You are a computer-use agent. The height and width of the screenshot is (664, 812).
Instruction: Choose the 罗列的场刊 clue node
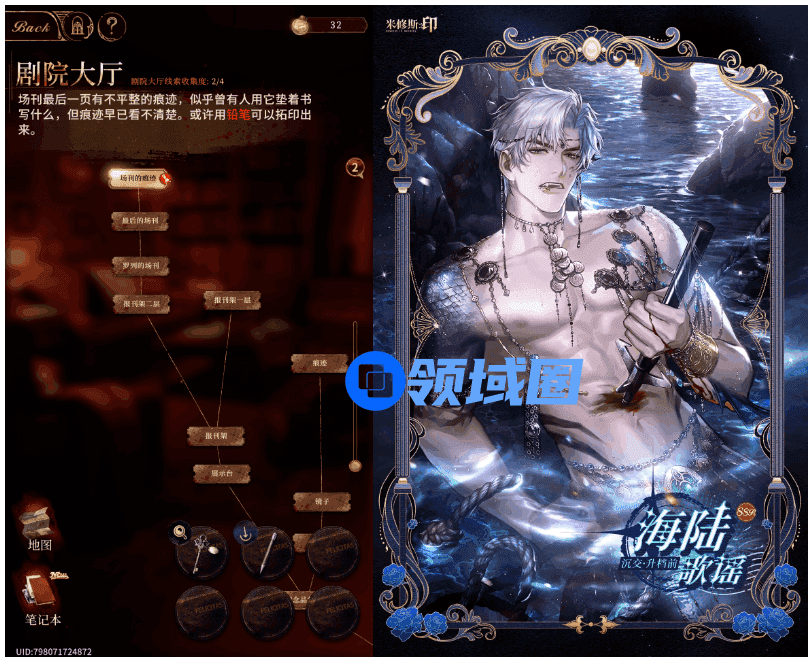pyautogui.click(x=139, y=266)
